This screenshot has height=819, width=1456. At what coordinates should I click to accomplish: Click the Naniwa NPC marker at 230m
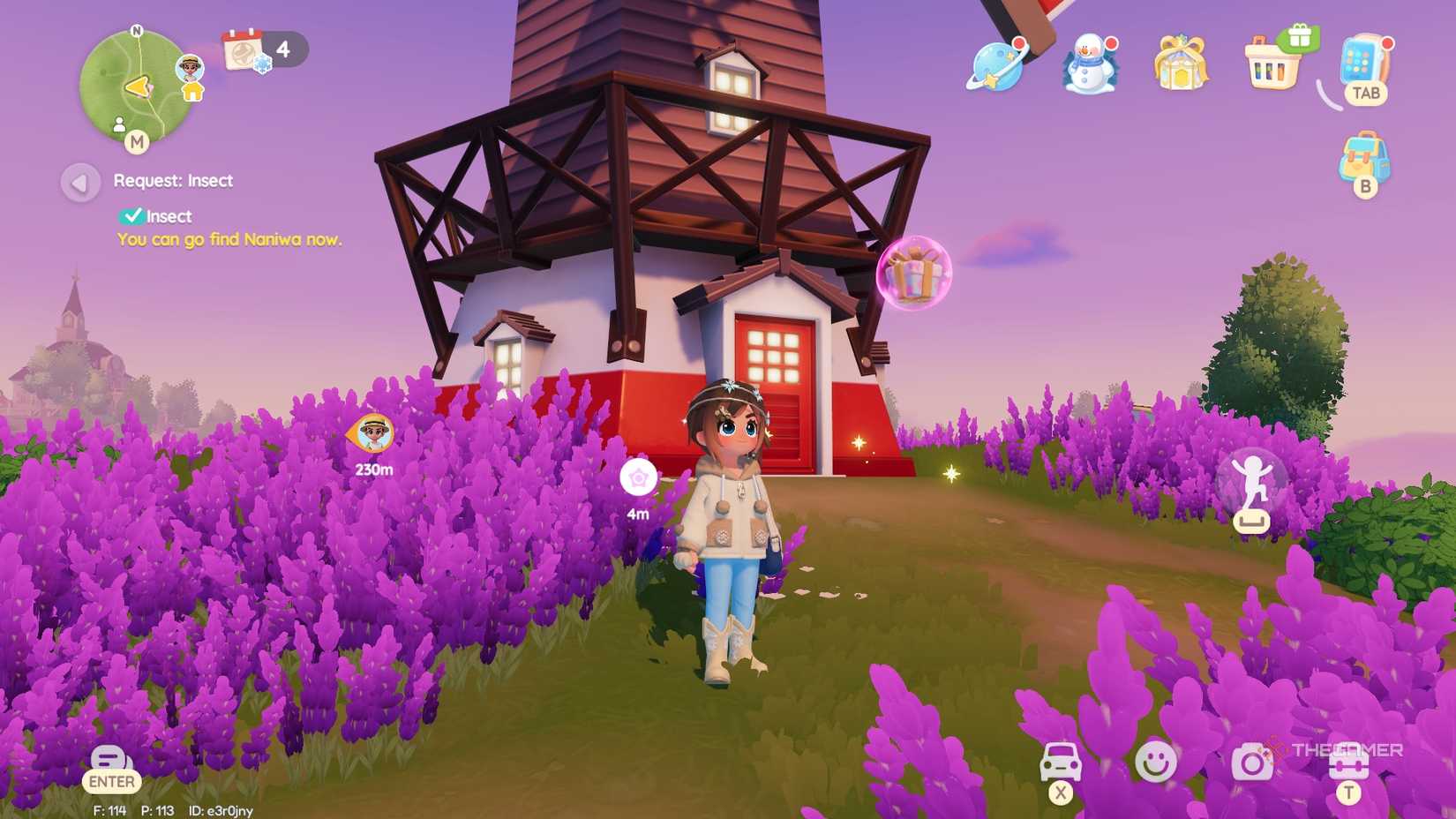(374, 433)
